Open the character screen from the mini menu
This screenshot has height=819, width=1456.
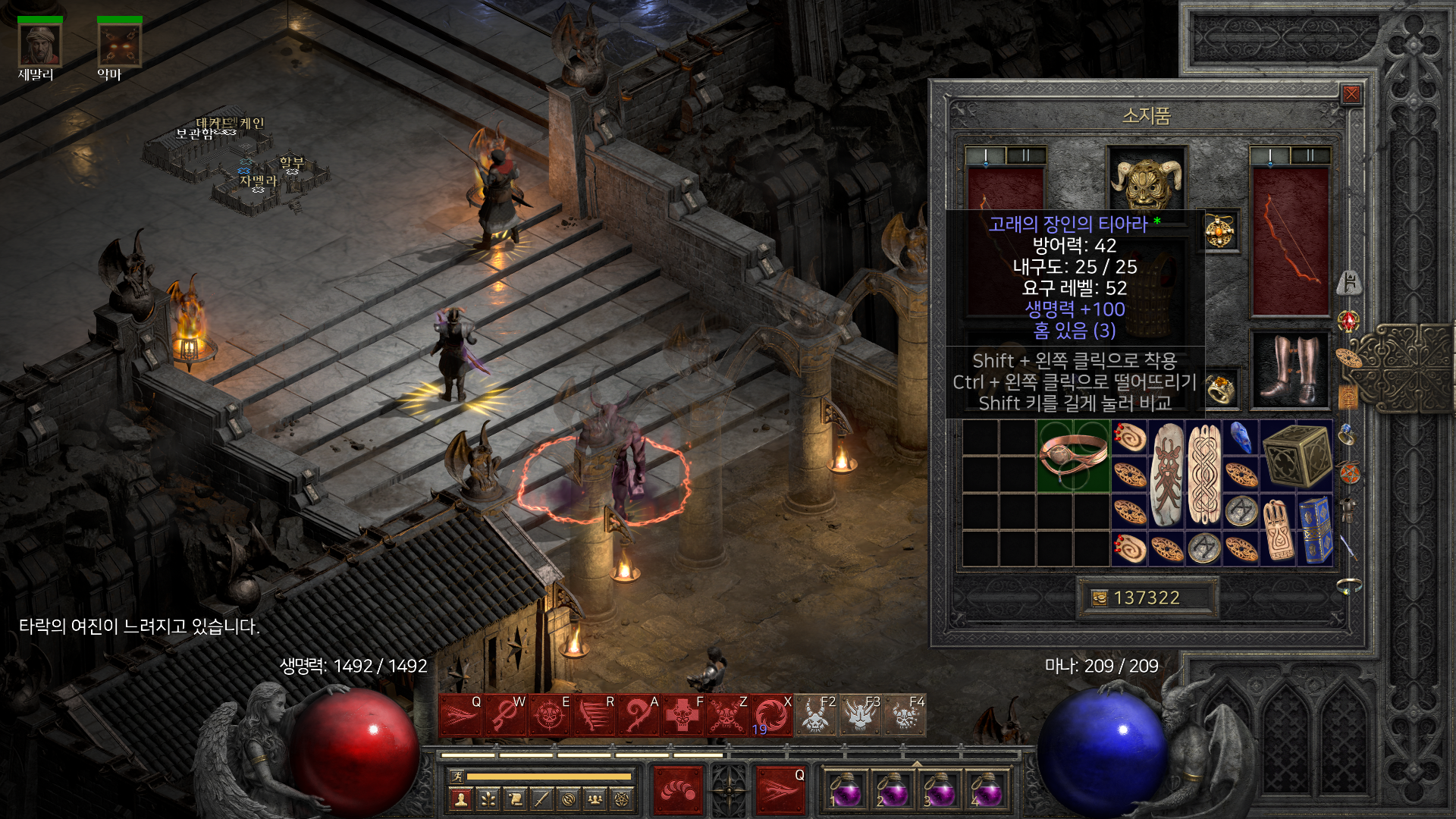pyautogui.click(x=461, y=799)
